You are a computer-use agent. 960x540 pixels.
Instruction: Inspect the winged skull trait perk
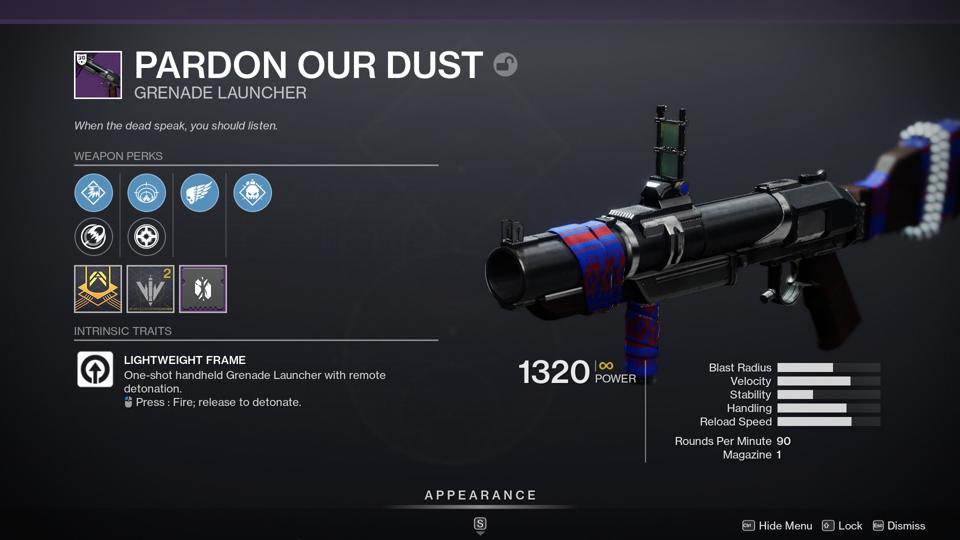(x=200, y=193)
